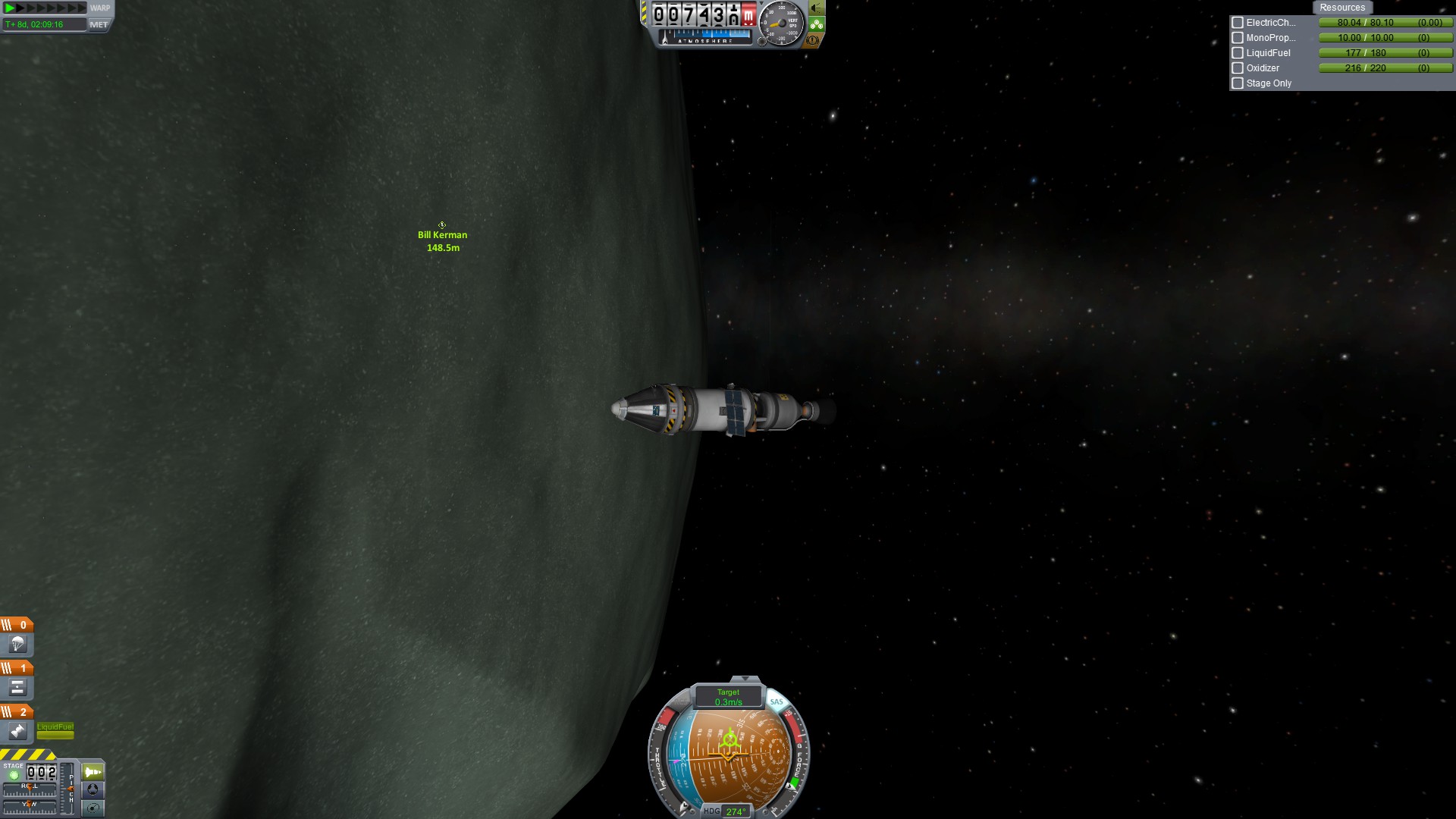Select the parachute icon in stage 0
The height and width of the screenshot is (819, 1456).
pos(17,645)
